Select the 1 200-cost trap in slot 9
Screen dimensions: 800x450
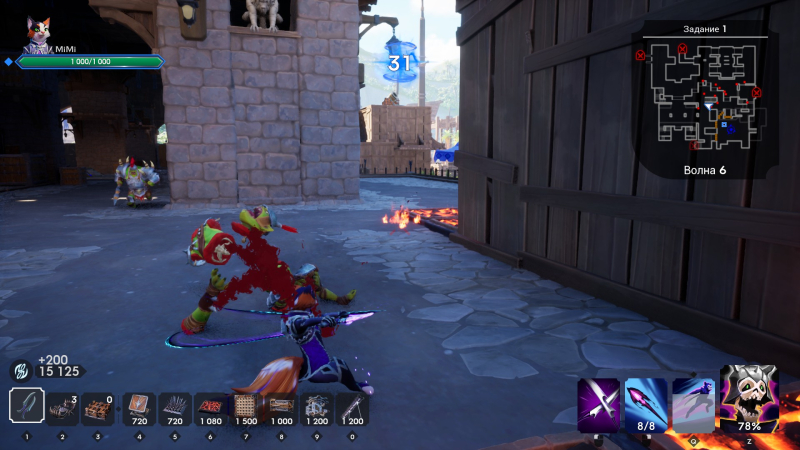pyautogui.click(x=316, y=407)
